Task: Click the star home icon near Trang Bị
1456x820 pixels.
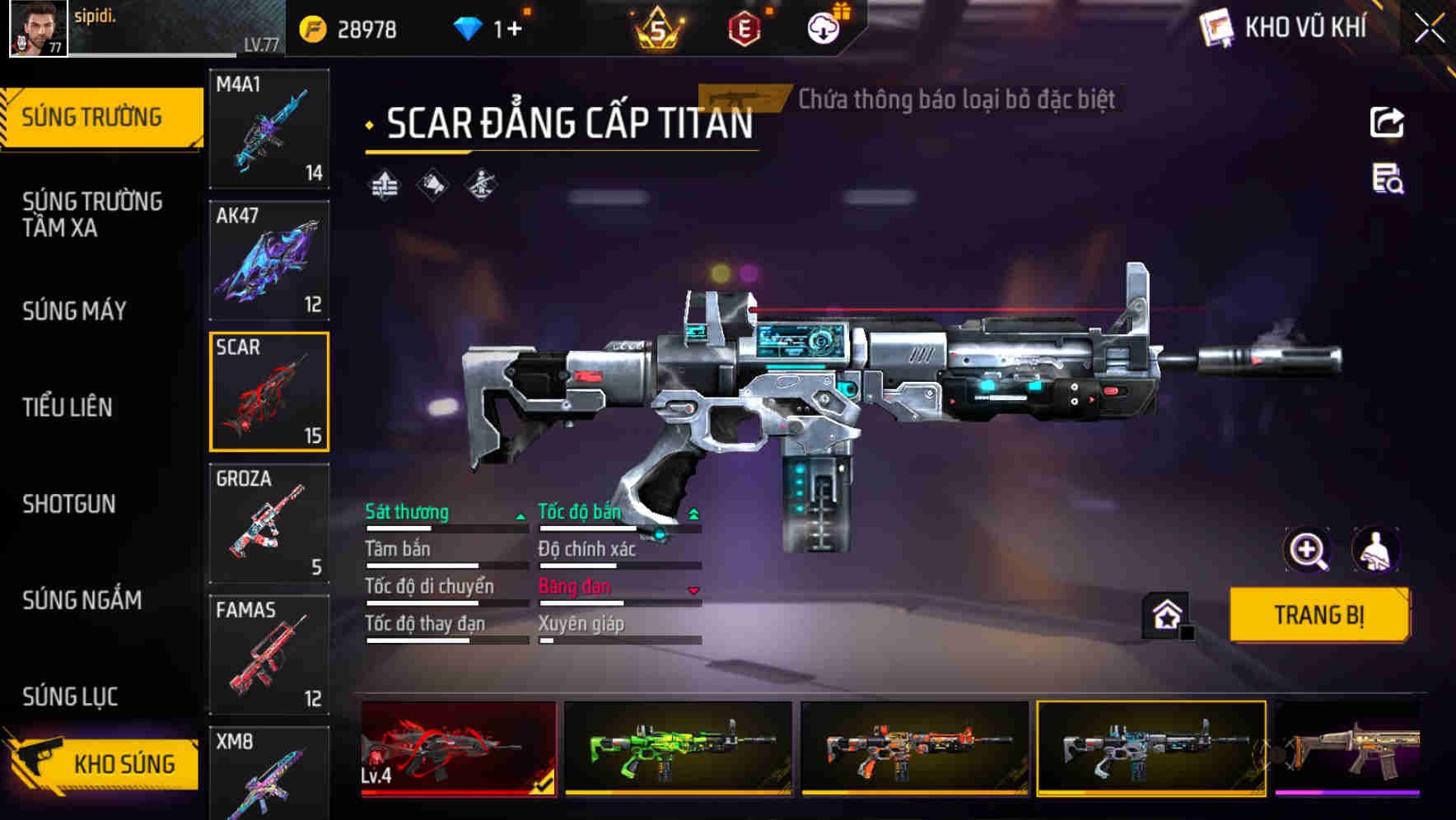Action: point(1165,613)
